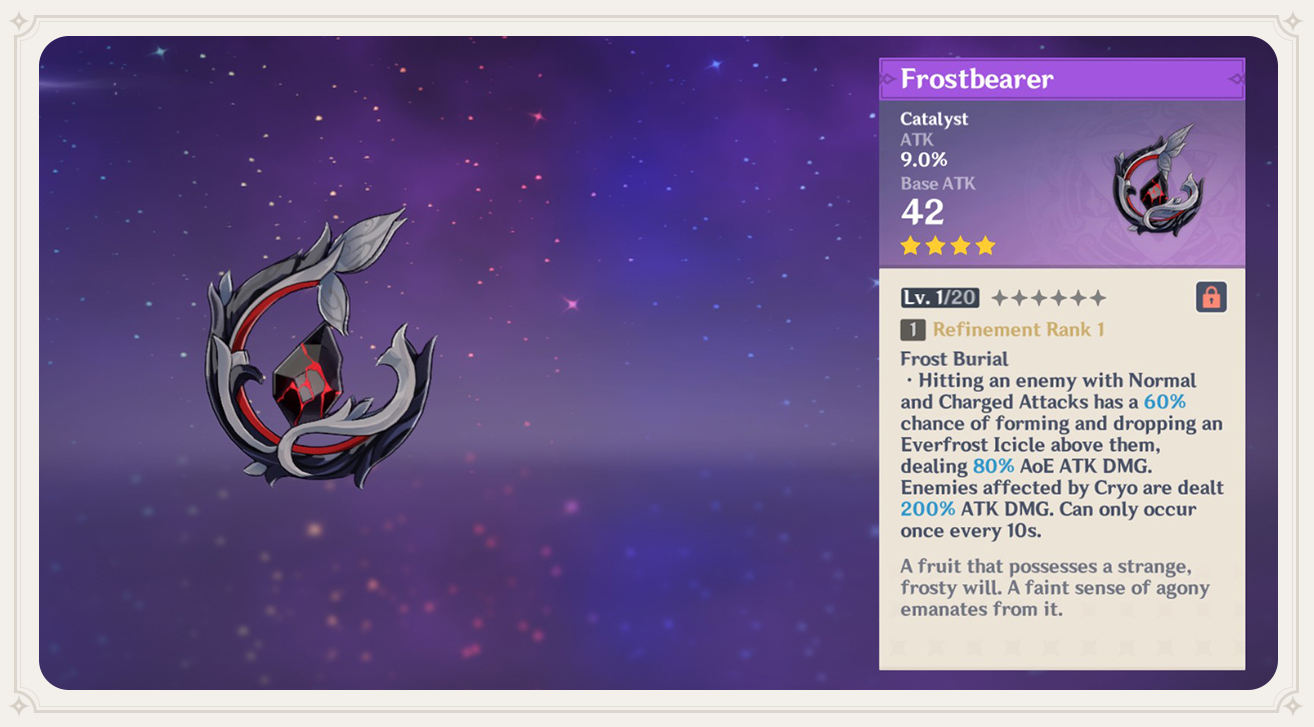Click the highlighted 60% value
The width and height of the screenshot is (1314, 727).
[x=1163, y=401]
